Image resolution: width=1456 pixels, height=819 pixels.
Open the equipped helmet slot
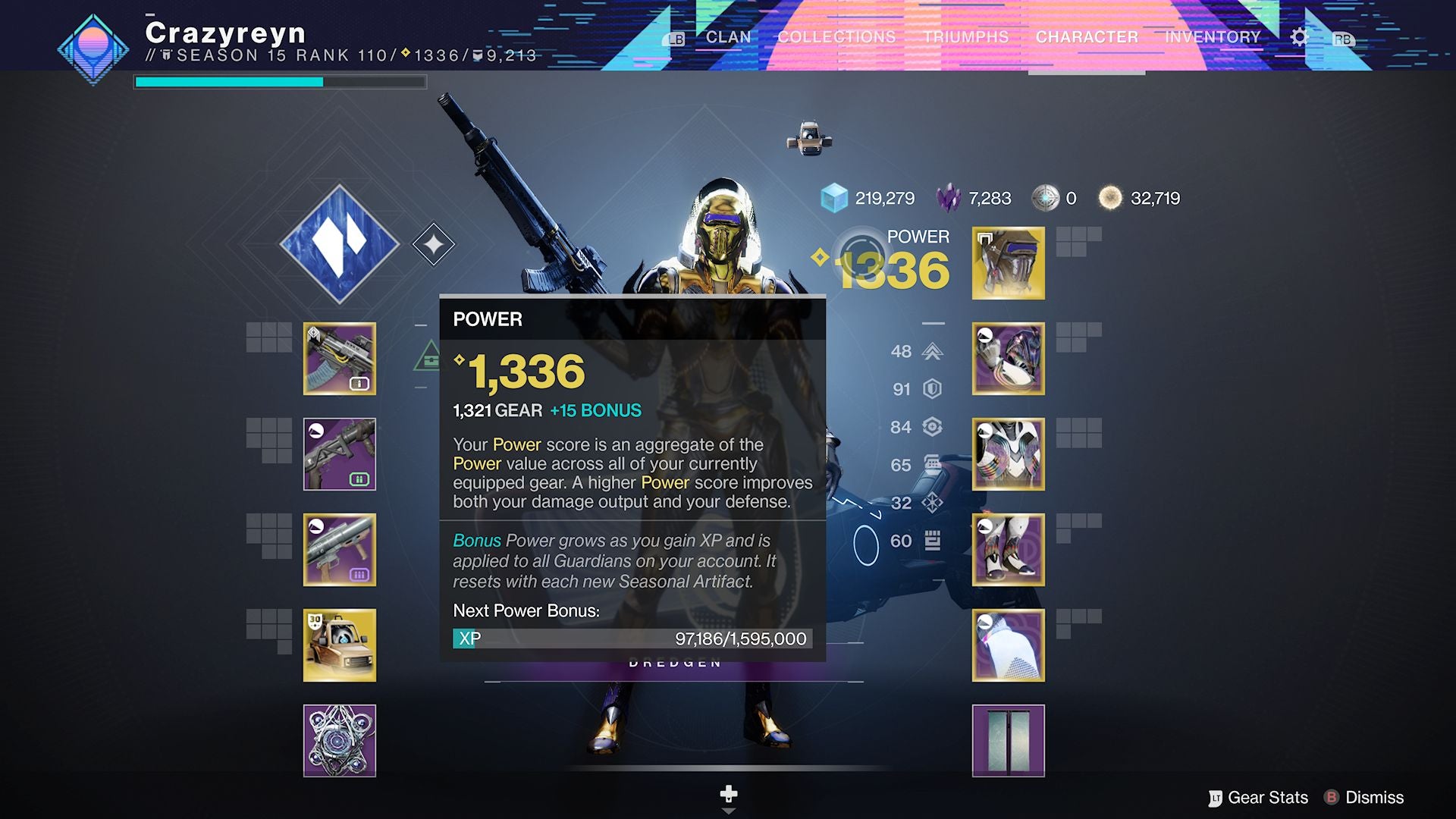tap(1008, 264)
